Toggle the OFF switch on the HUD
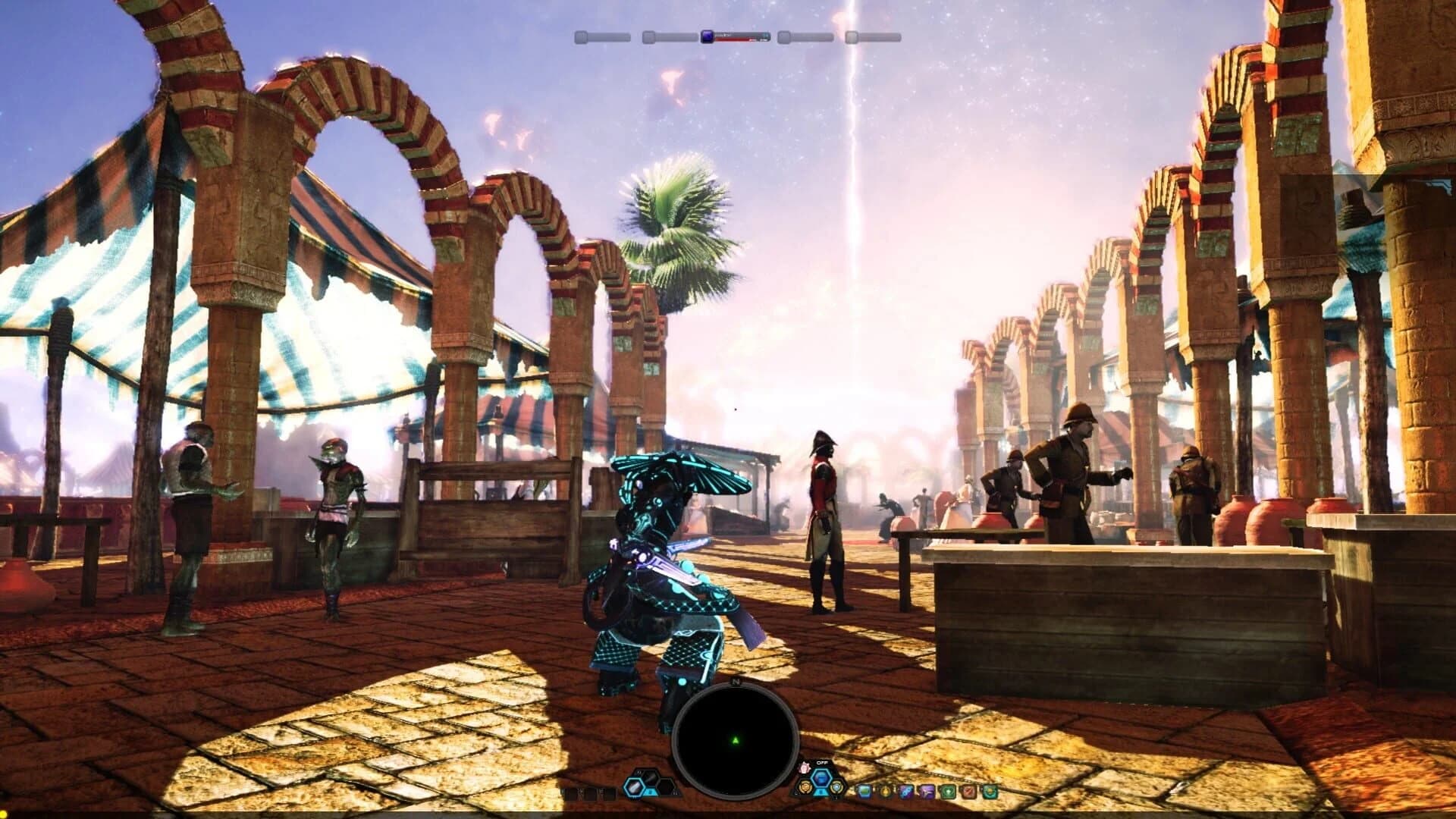This screenshot has height=819, width=1456. (x=824, y=762)
